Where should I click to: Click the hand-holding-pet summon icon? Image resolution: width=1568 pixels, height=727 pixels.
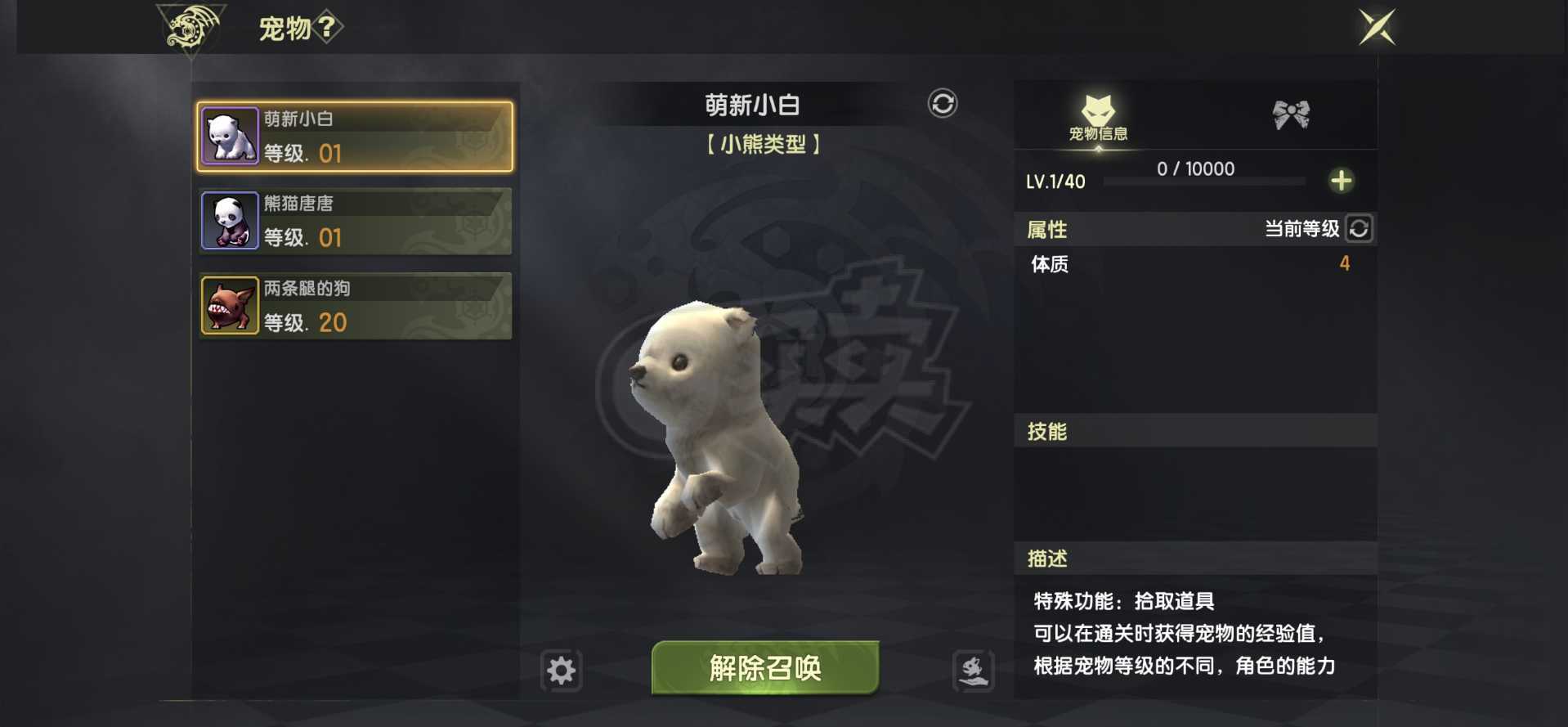click(x=973, y=670)
